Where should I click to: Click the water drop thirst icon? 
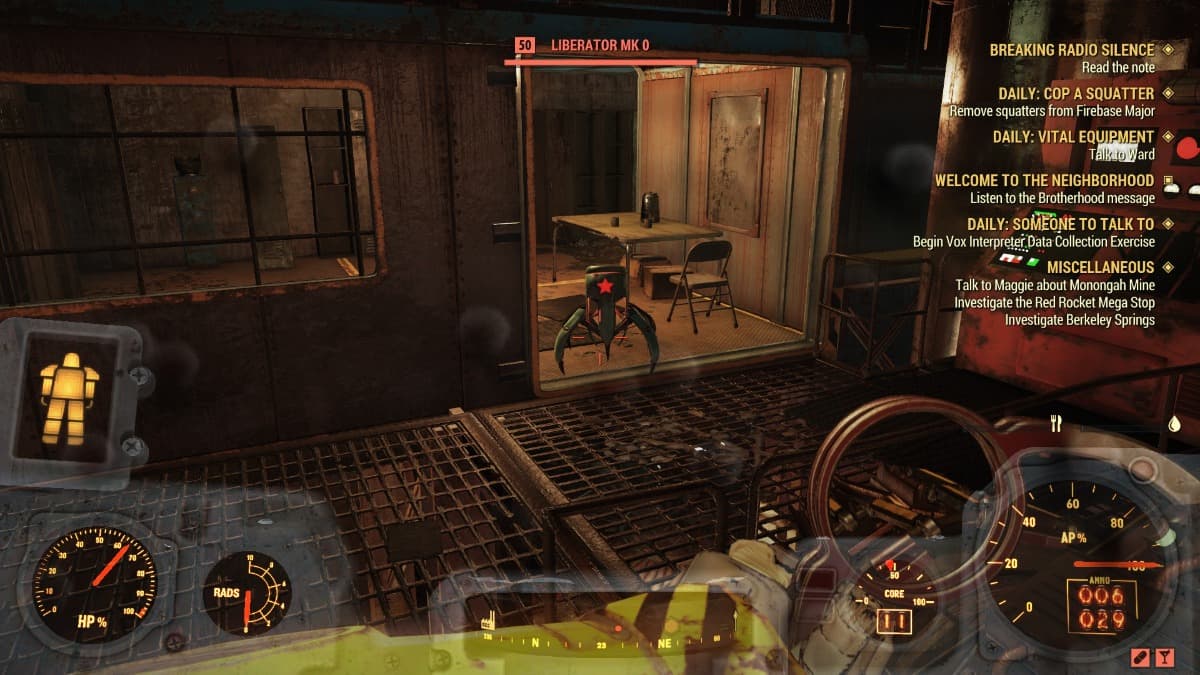1174,424
